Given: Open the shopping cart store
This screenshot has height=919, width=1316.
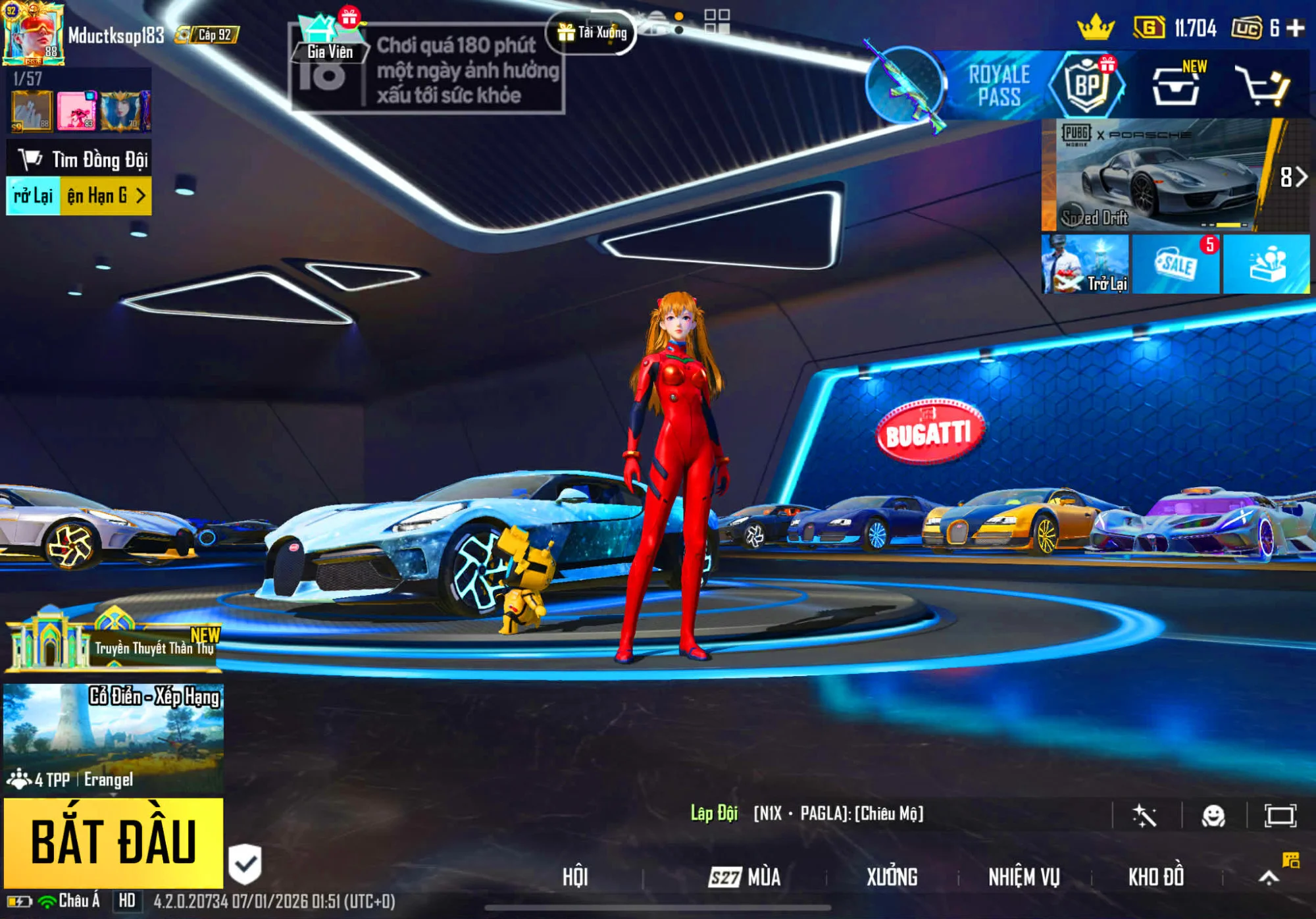Looking at the screenshot, I should tap(1261, 87).
